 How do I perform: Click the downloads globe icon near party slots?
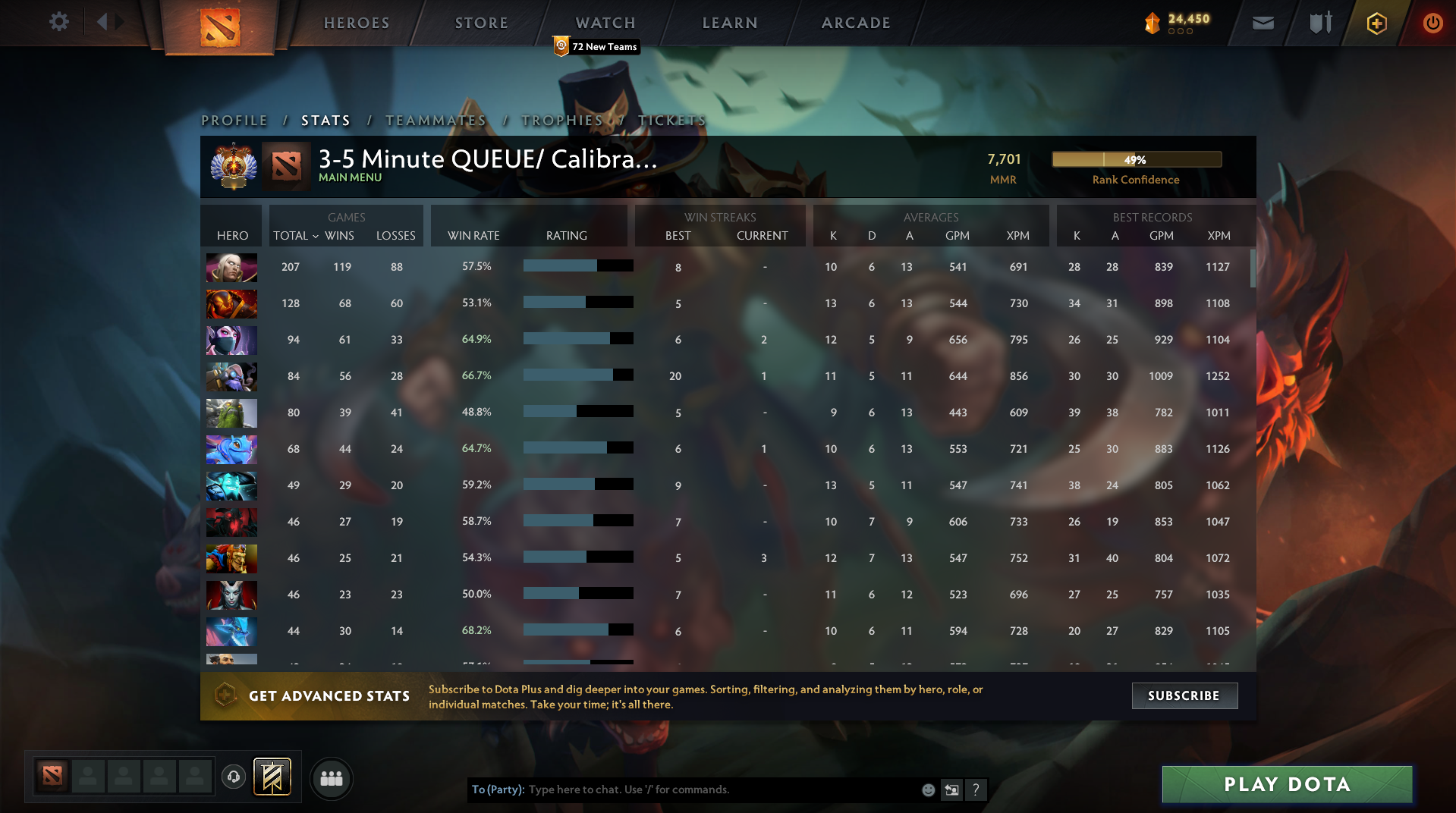233,778
